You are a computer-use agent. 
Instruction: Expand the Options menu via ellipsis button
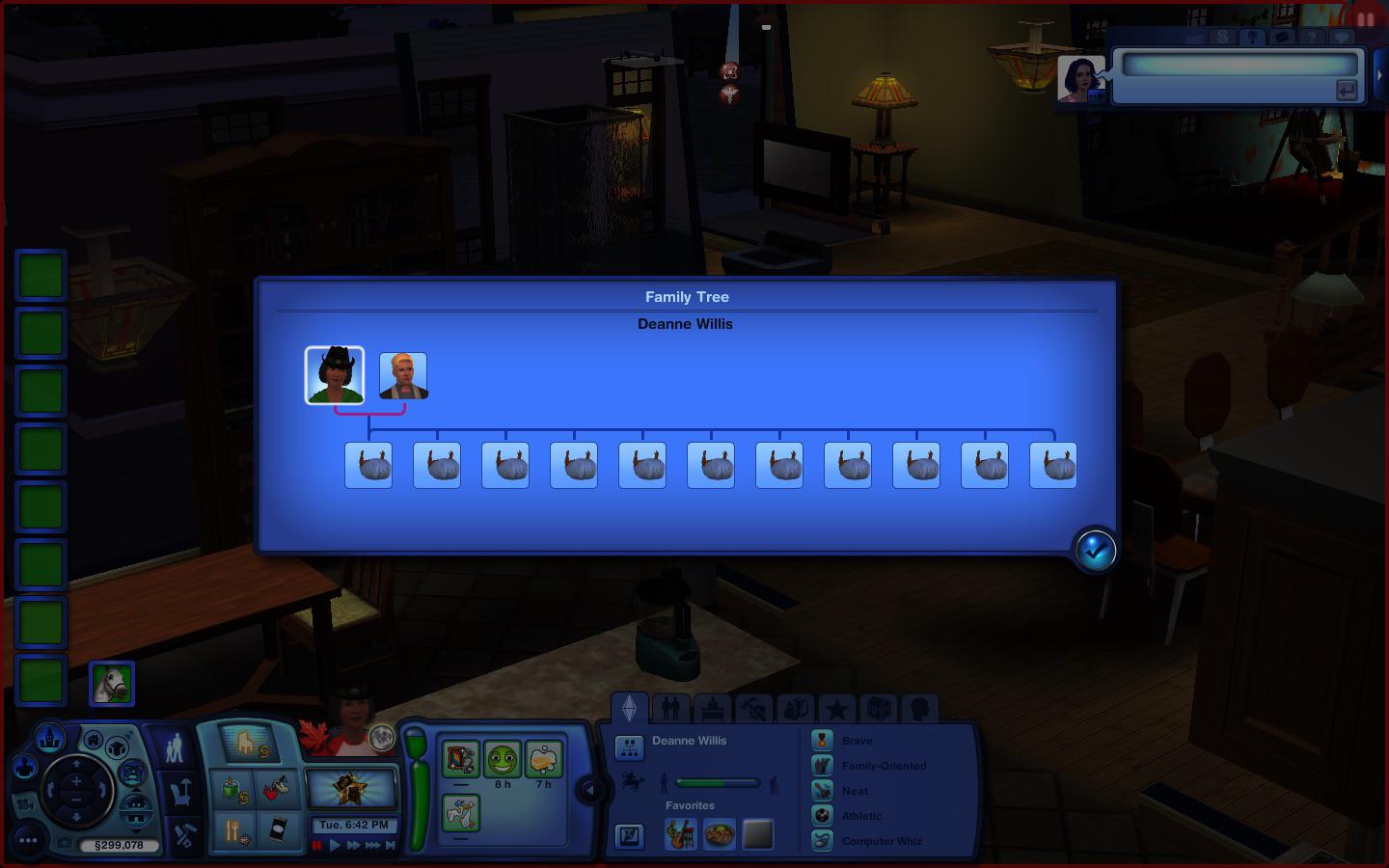coord(27,840)
